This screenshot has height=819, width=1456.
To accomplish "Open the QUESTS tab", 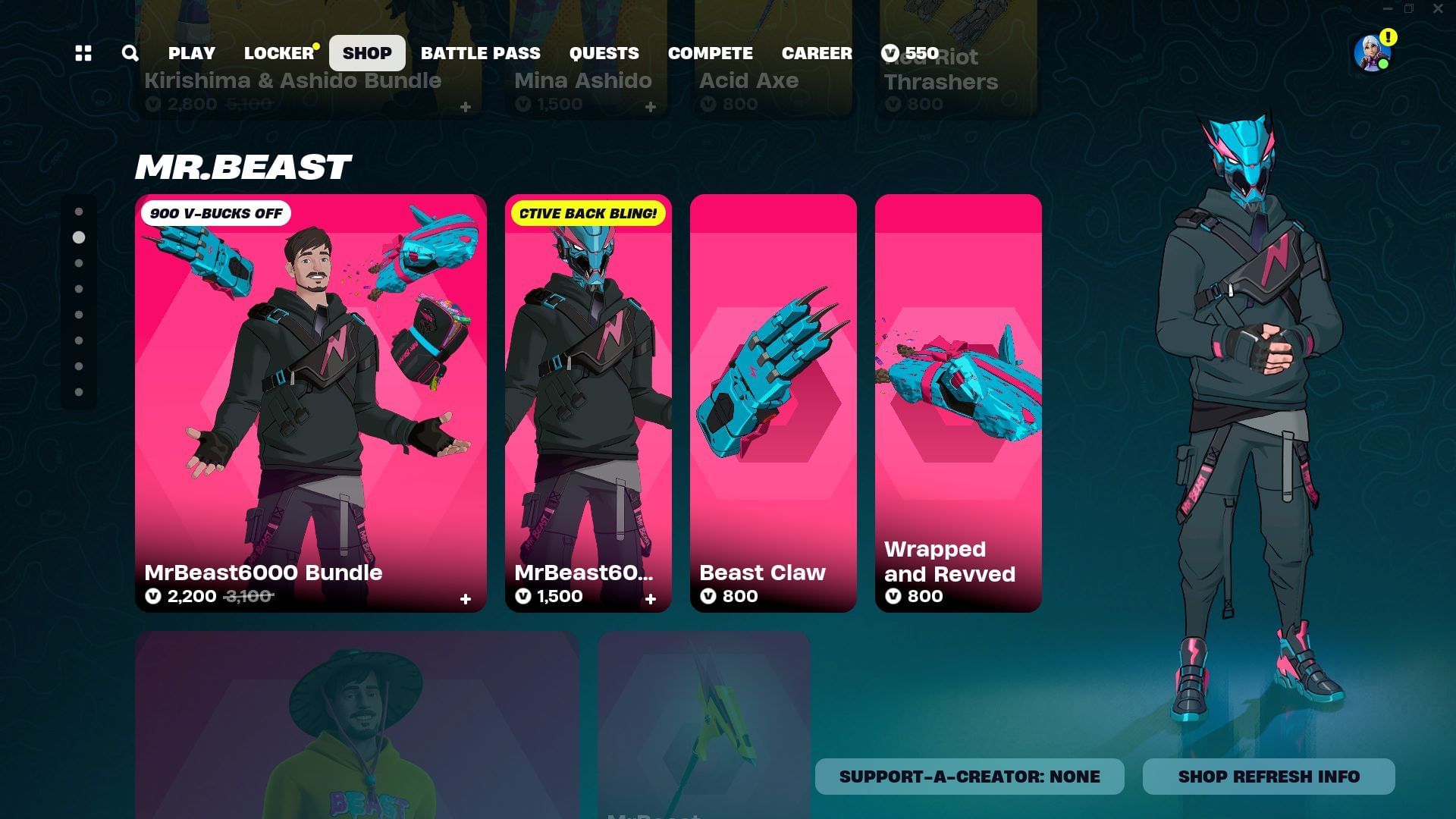I will coord(604,53).
